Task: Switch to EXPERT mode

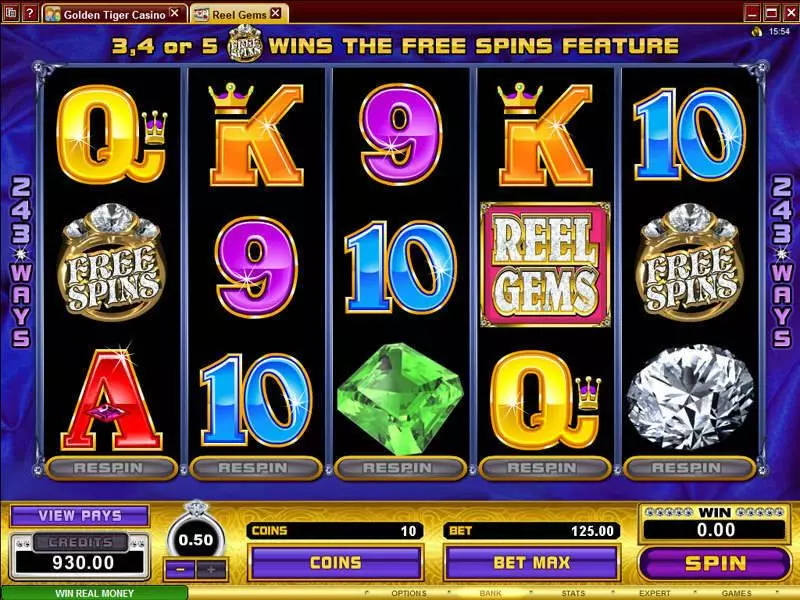Action: pyautogui.click(x=654, y=593)
